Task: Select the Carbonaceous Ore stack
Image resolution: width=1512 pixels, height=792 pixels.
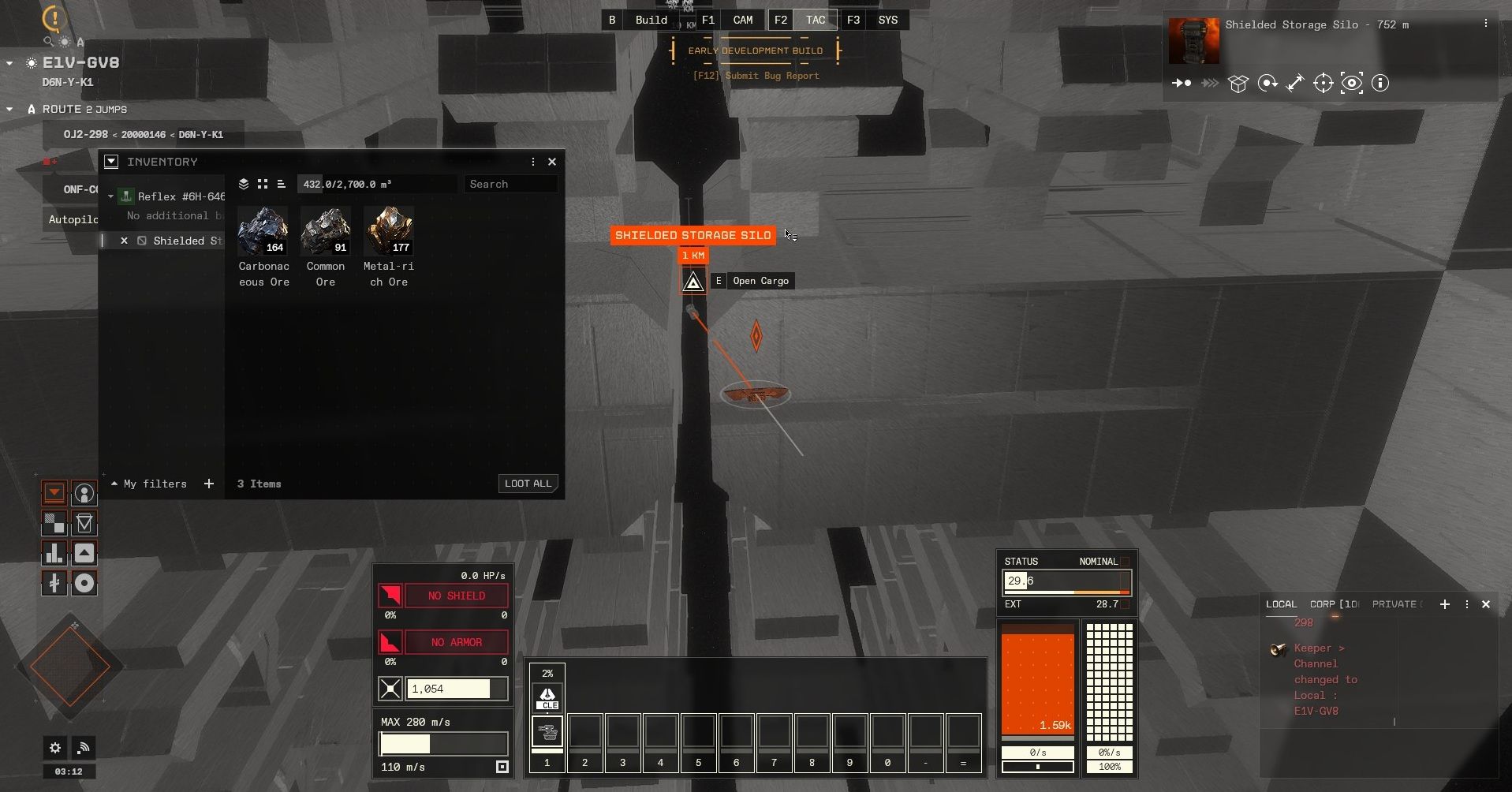Action: point(263,230)
